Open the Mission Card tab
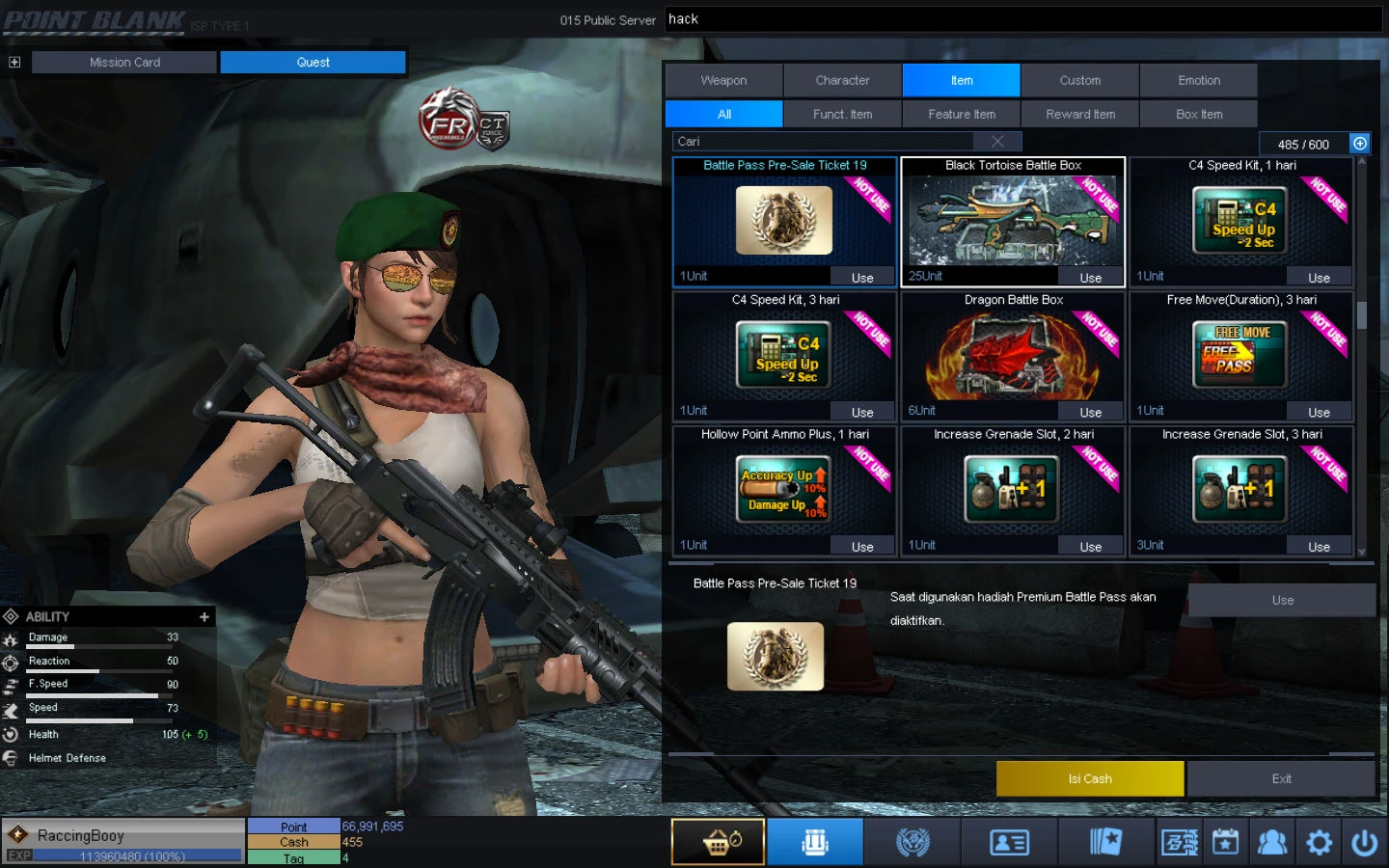The width and height of the screenshot is (1389, 868). [x=124, y=63]
